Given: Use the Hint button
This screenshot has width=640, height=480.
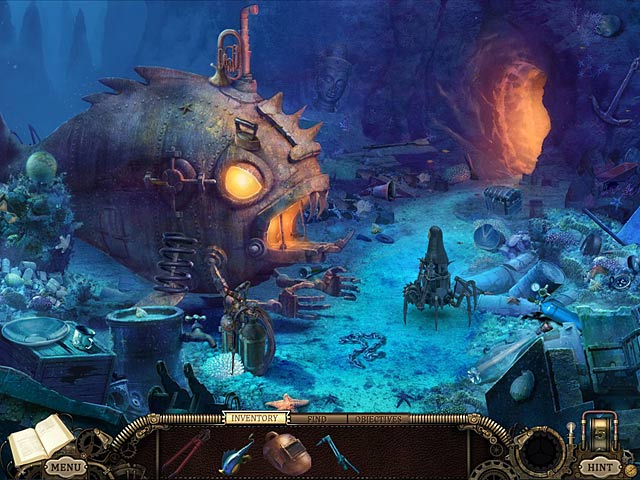Looking at the screenshot, I should [600, 466].
